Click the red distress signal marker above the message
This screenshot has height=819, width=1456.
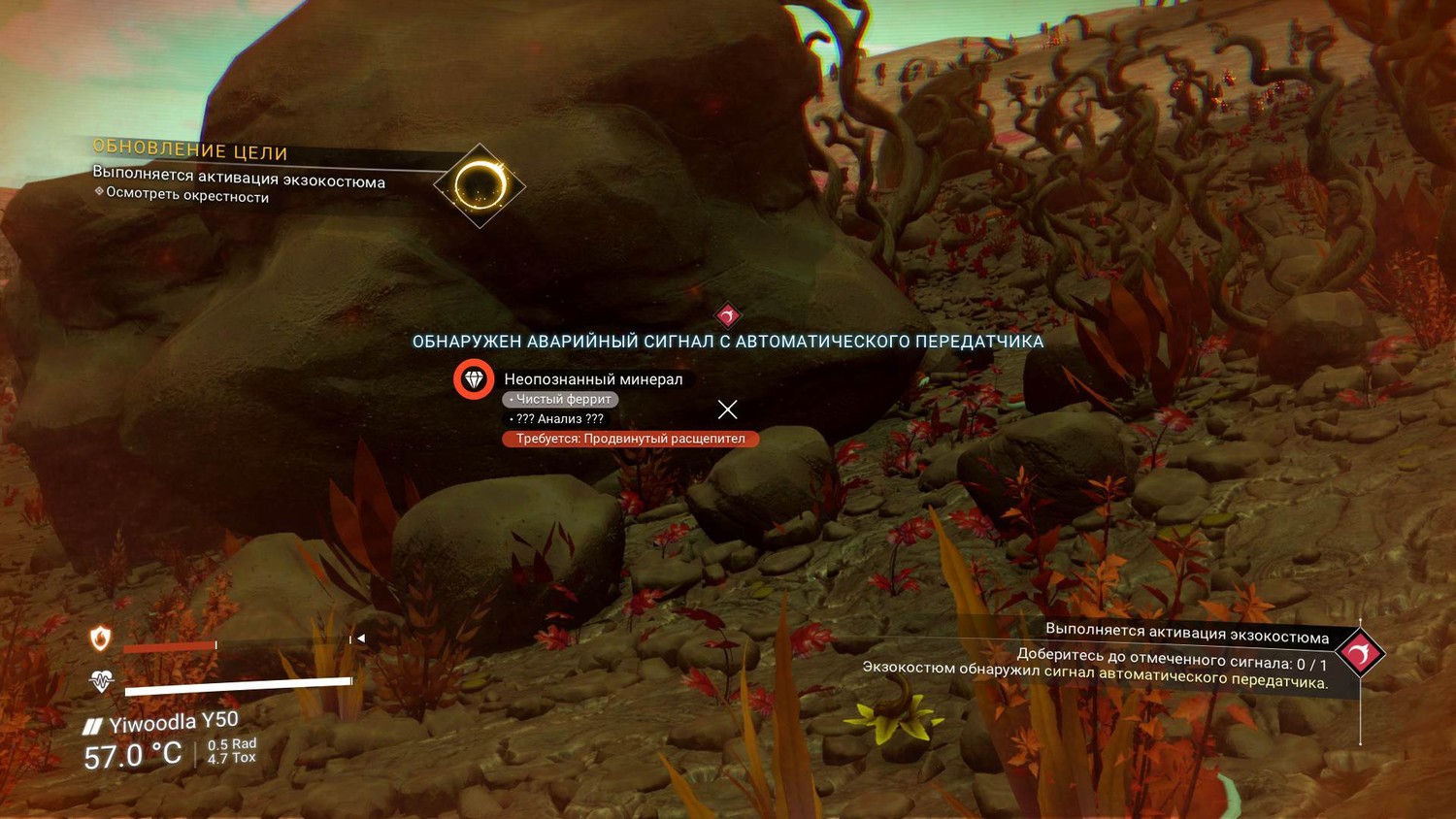tap(728, 314)
